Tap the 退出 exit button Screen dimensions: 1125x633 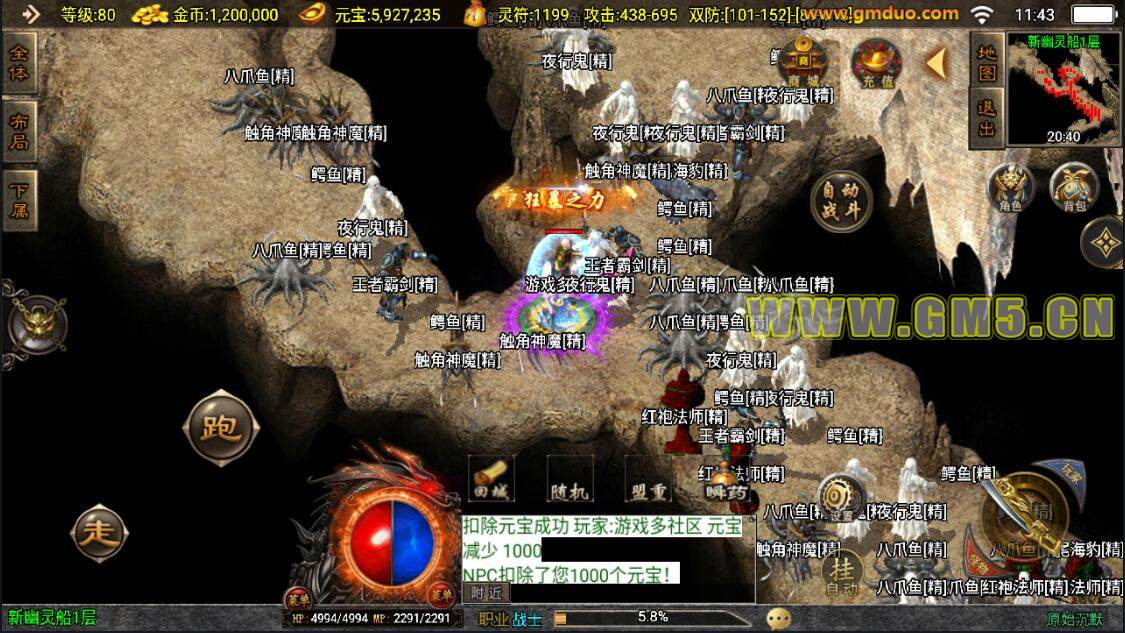[987, 117]
